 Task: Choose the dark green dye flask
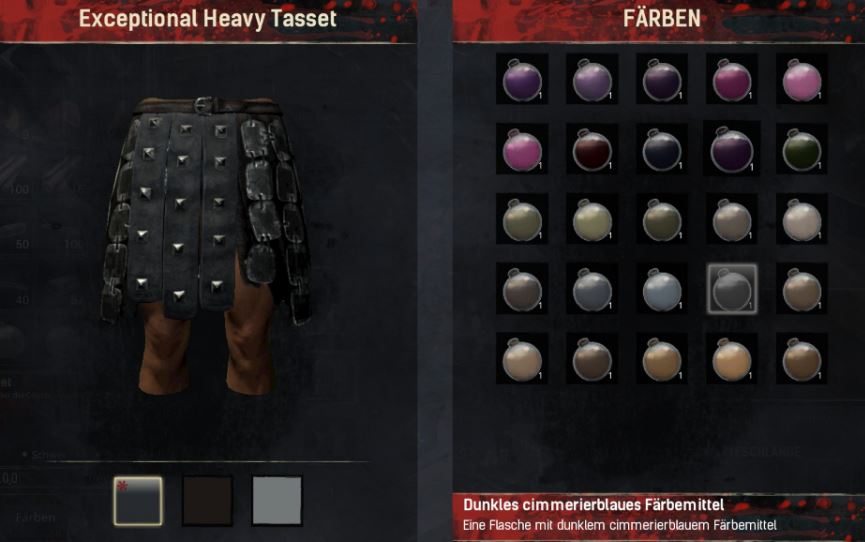click(801, 150)
